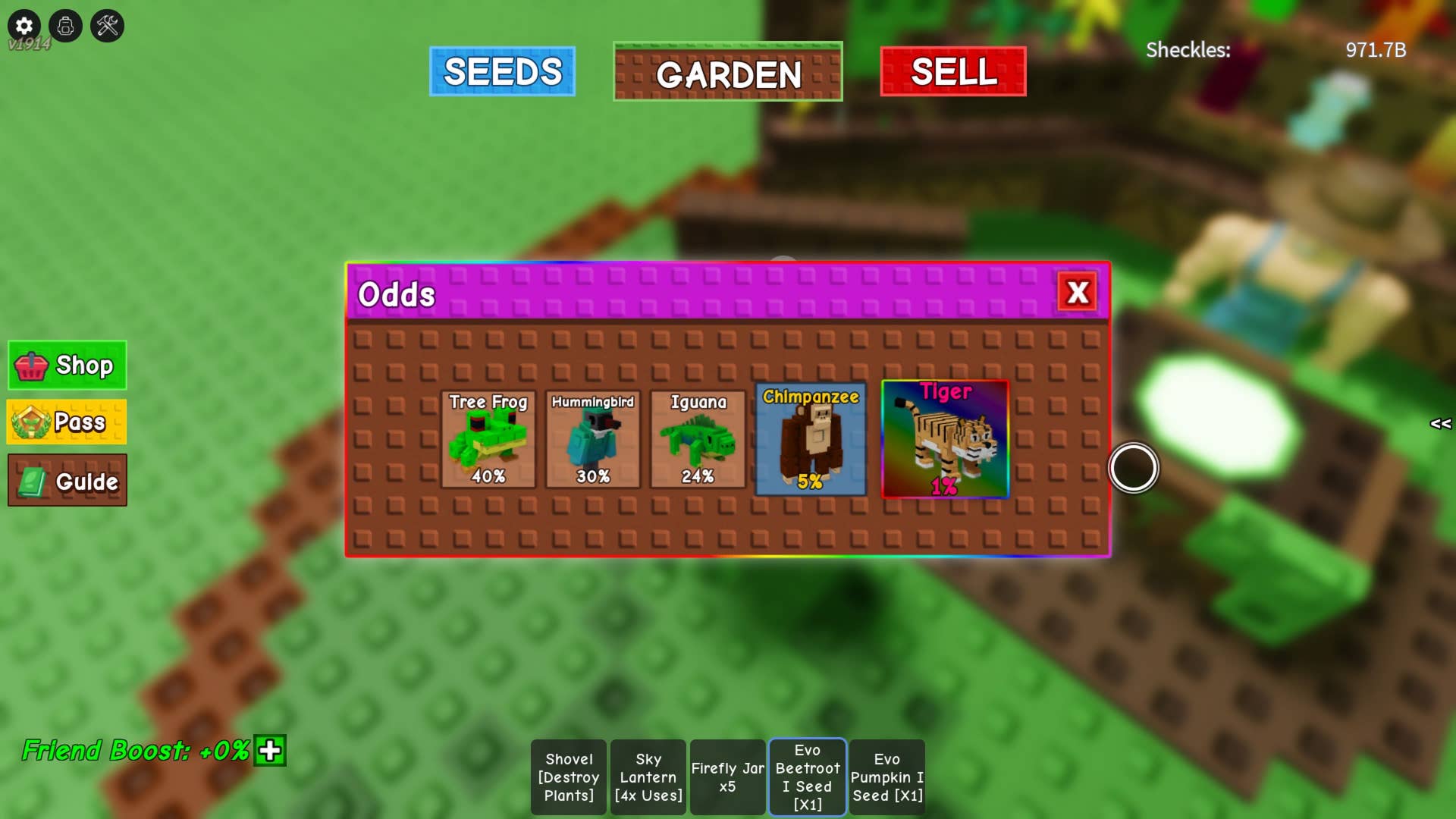1456x819 pixels.
Task: Select the Shovel [Destroy Plants] tool
Action: pos(570,777)
